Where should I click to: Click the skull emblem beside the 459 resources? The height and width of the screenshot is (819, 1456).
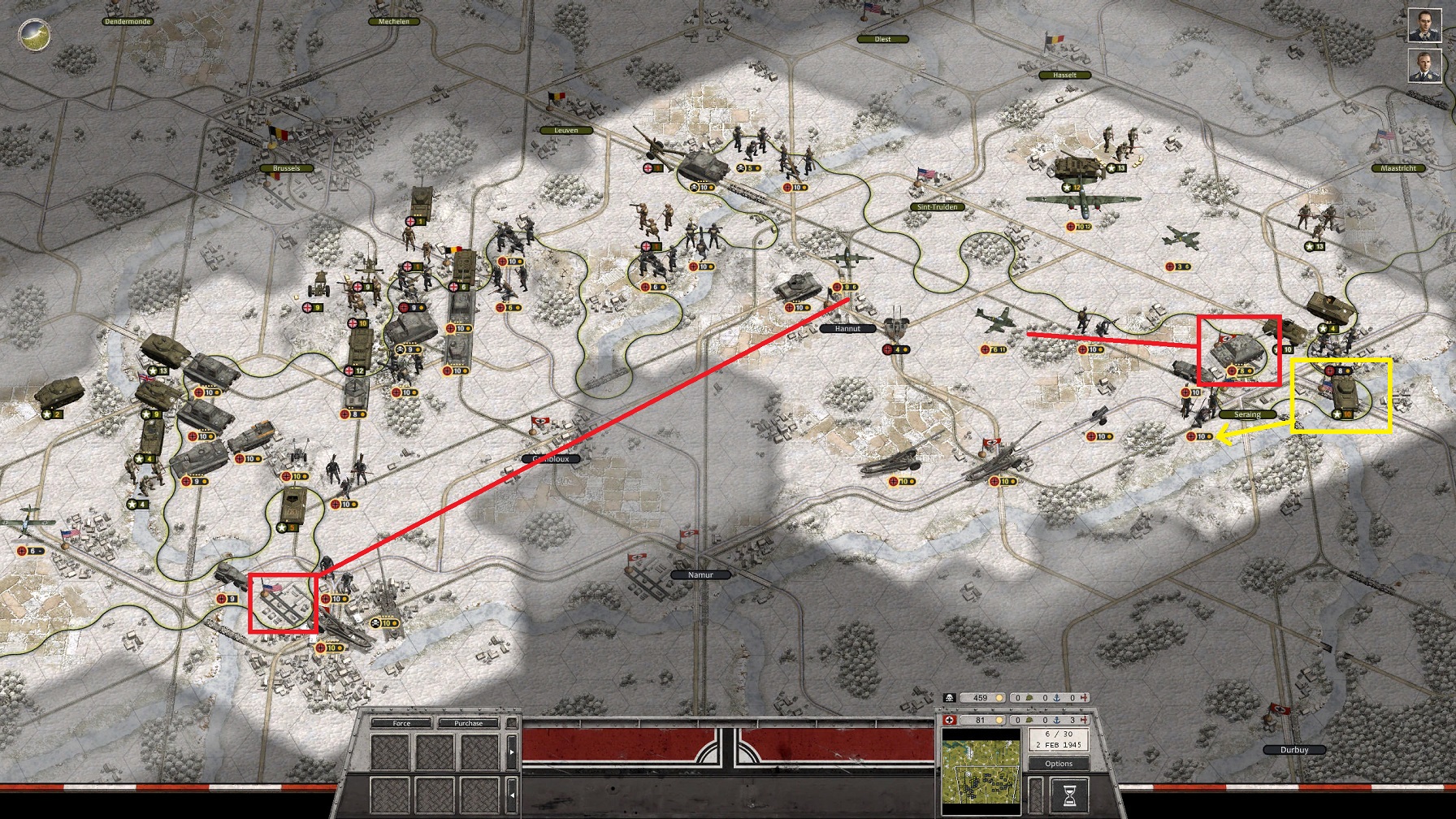coord(950,697)
